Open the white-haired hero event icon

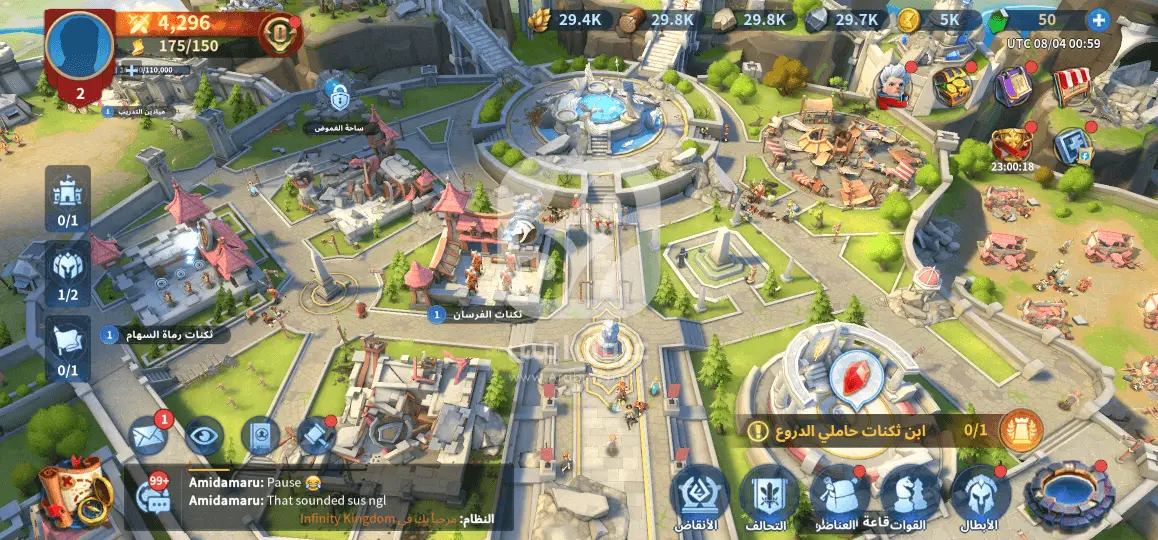[x=893, y=85]
